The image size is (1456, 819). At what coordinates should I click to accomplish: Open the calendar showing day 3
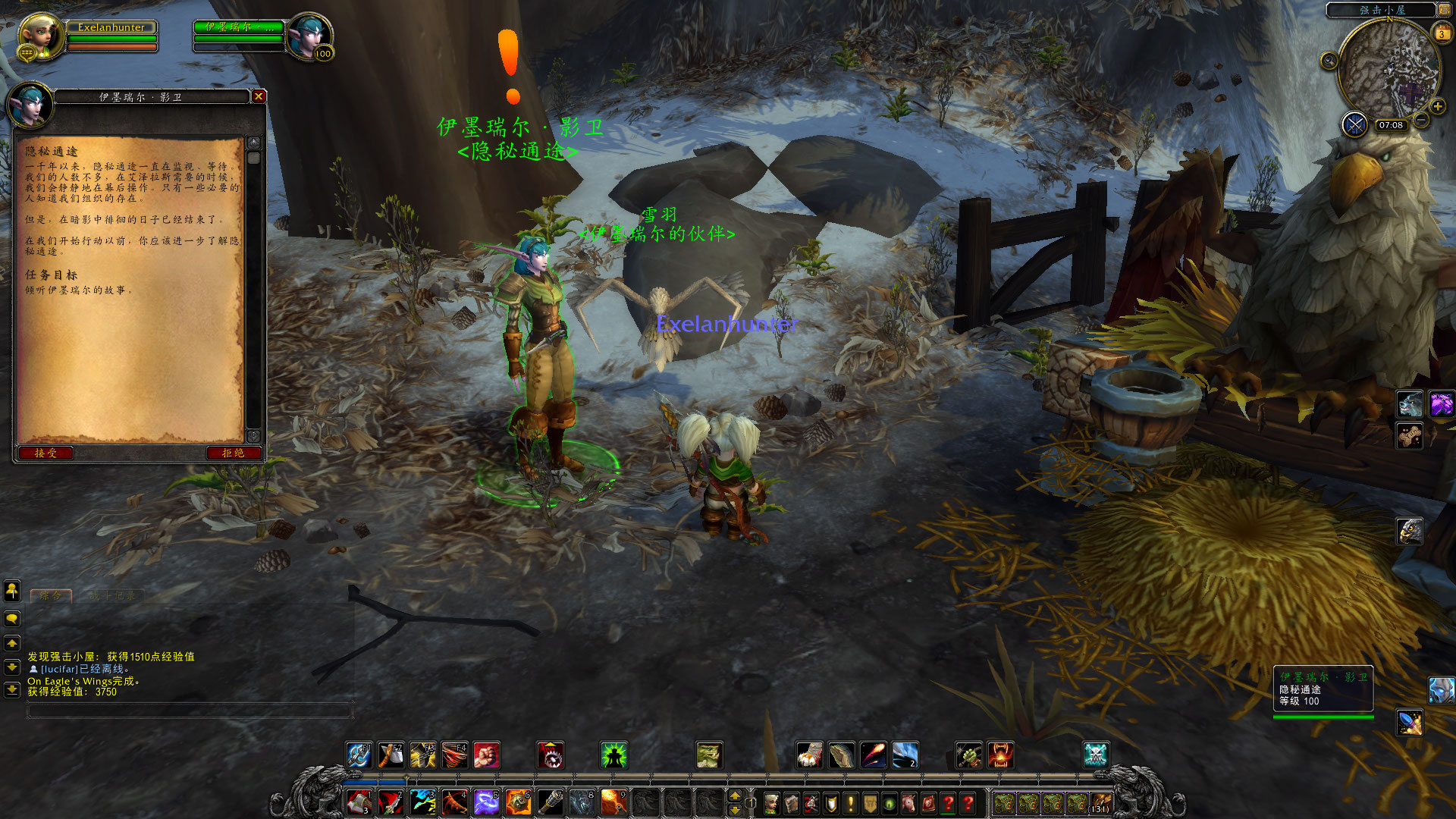click(1441, 33)
